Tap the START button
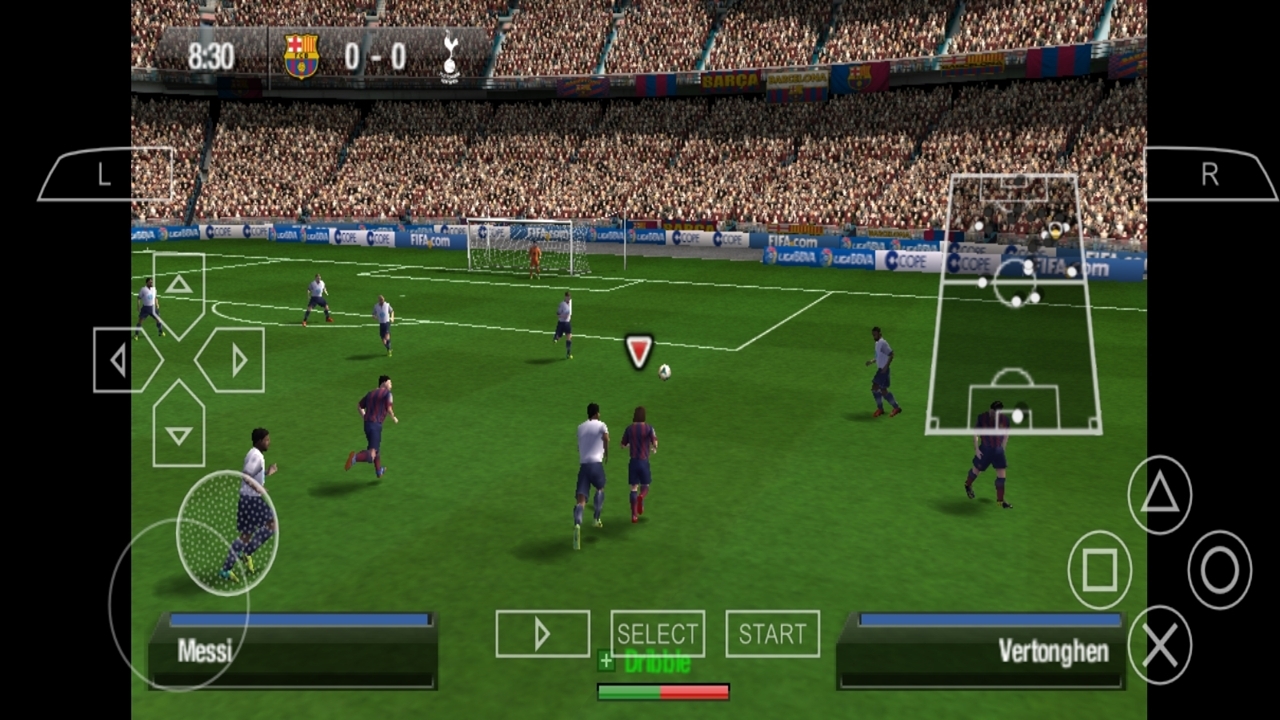1280x720 pixels. point(772,634)
